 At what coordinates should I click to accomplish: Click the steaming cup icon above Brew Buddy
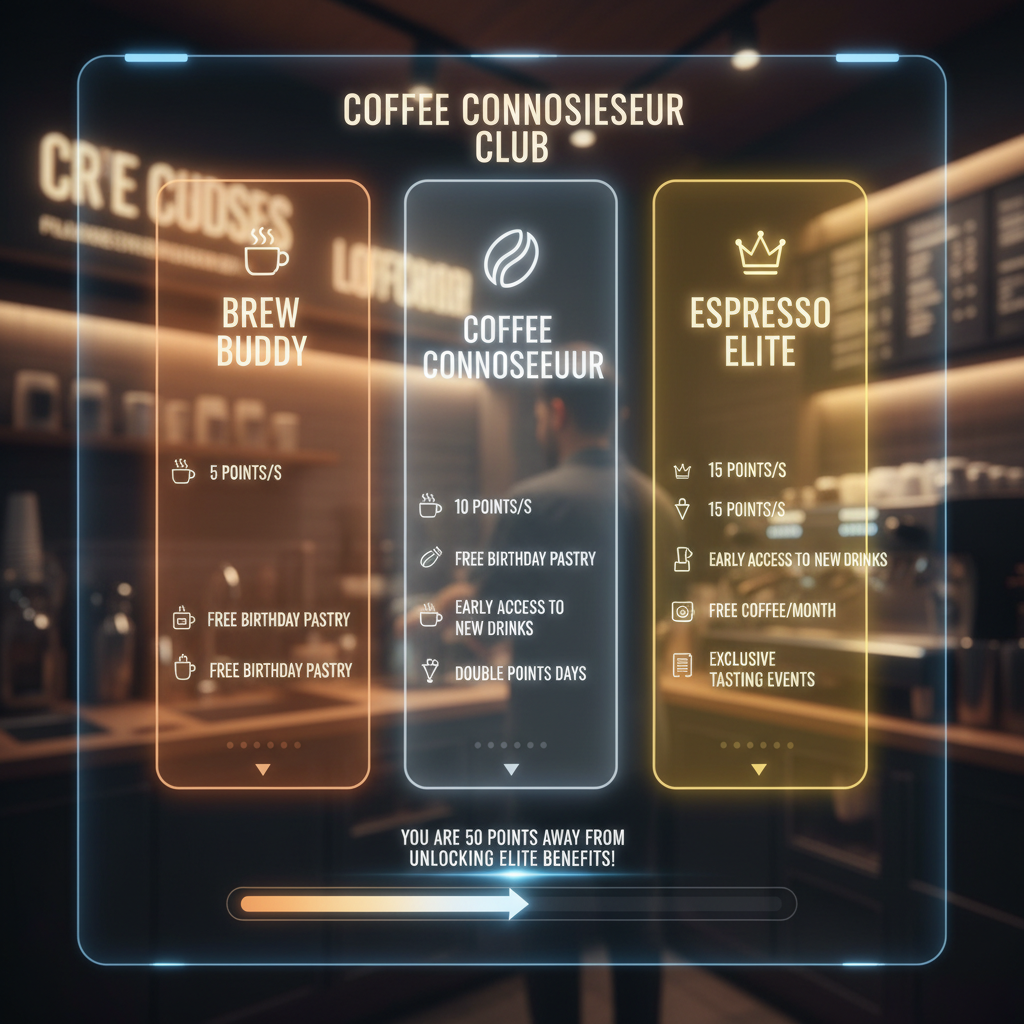(265, 252)
